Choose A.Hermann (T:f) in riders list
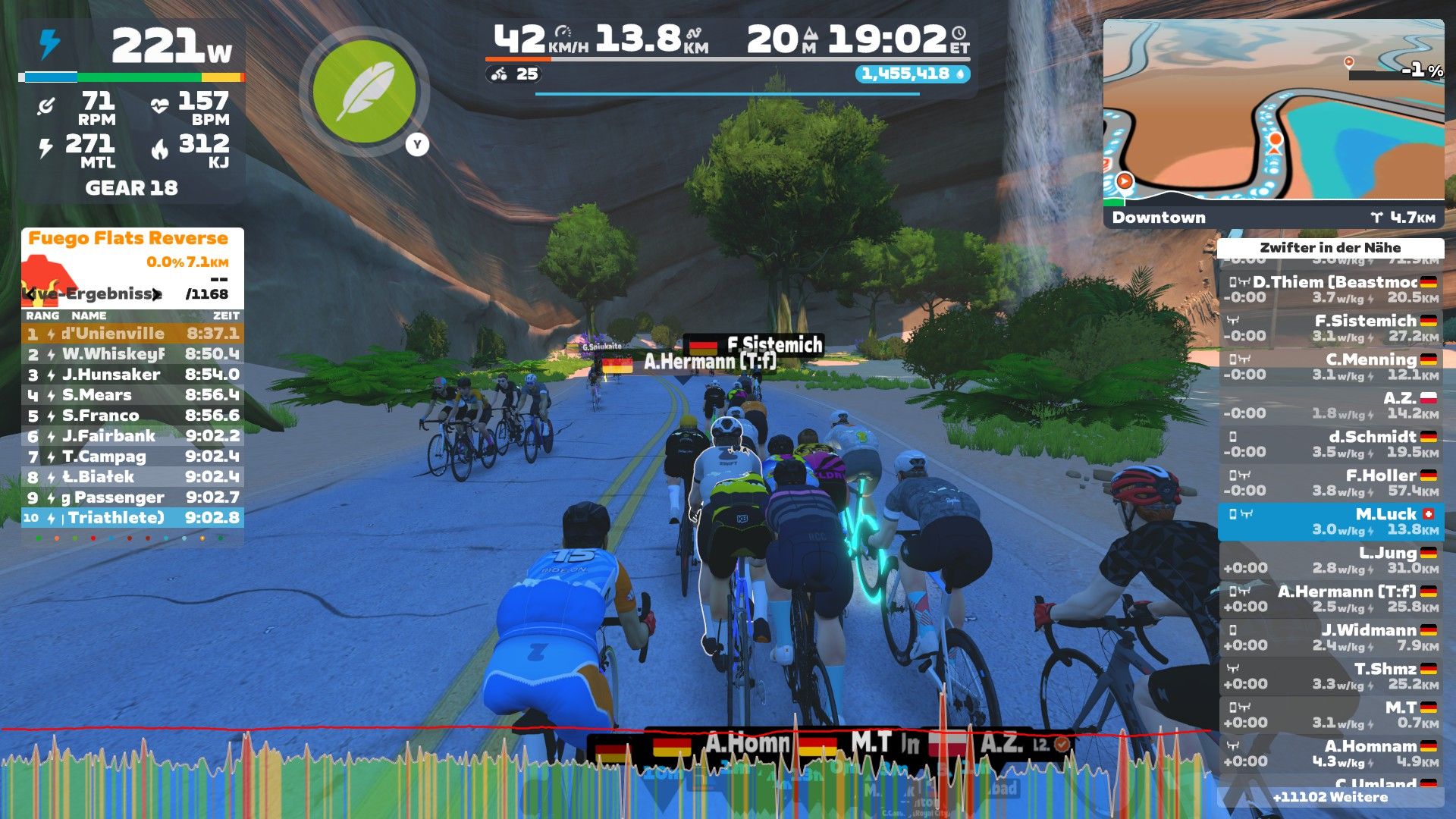1456x819 pixels. [x=1331, y=599]
